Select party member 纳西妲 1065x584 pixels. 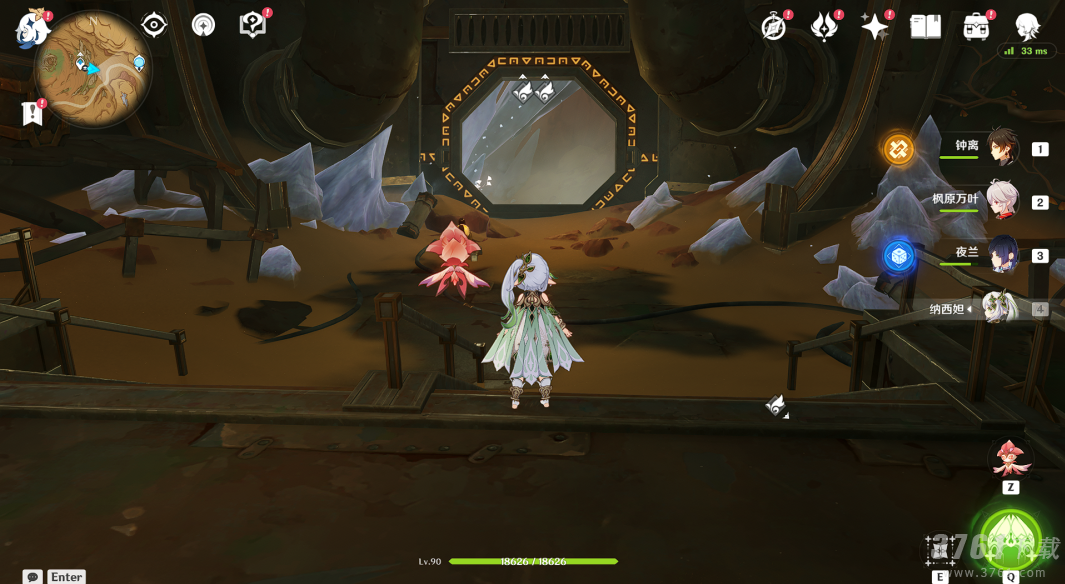tap(1000, 308)
